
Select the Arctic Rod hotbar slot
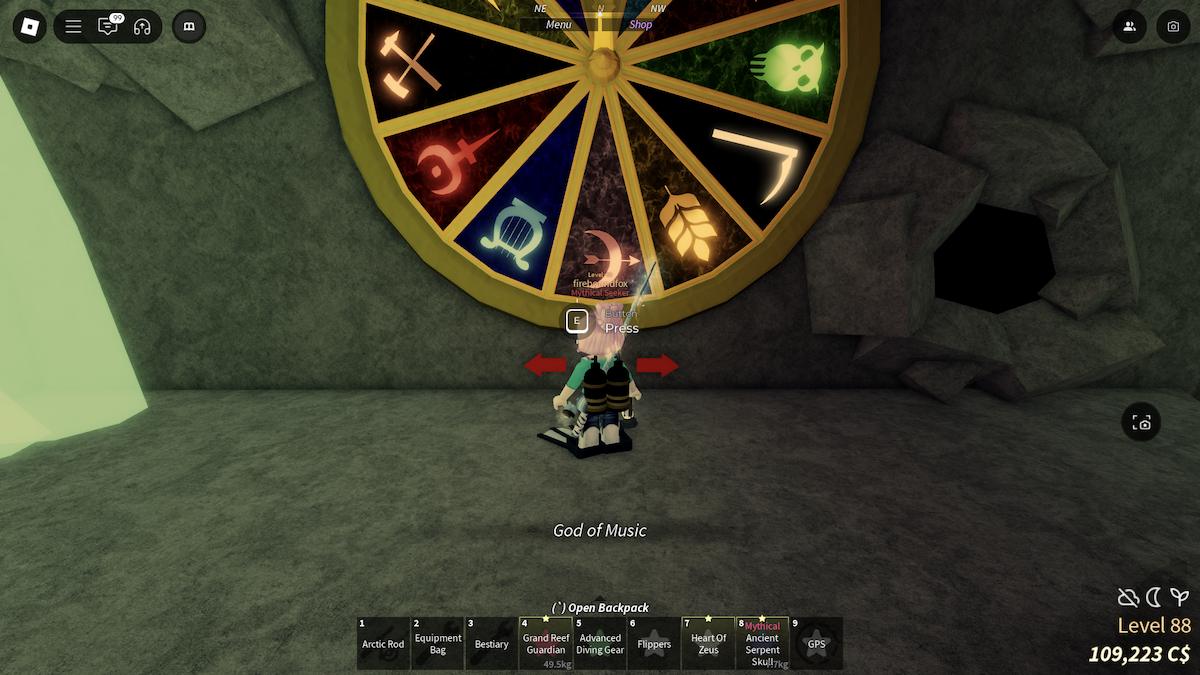click(383, 643)
